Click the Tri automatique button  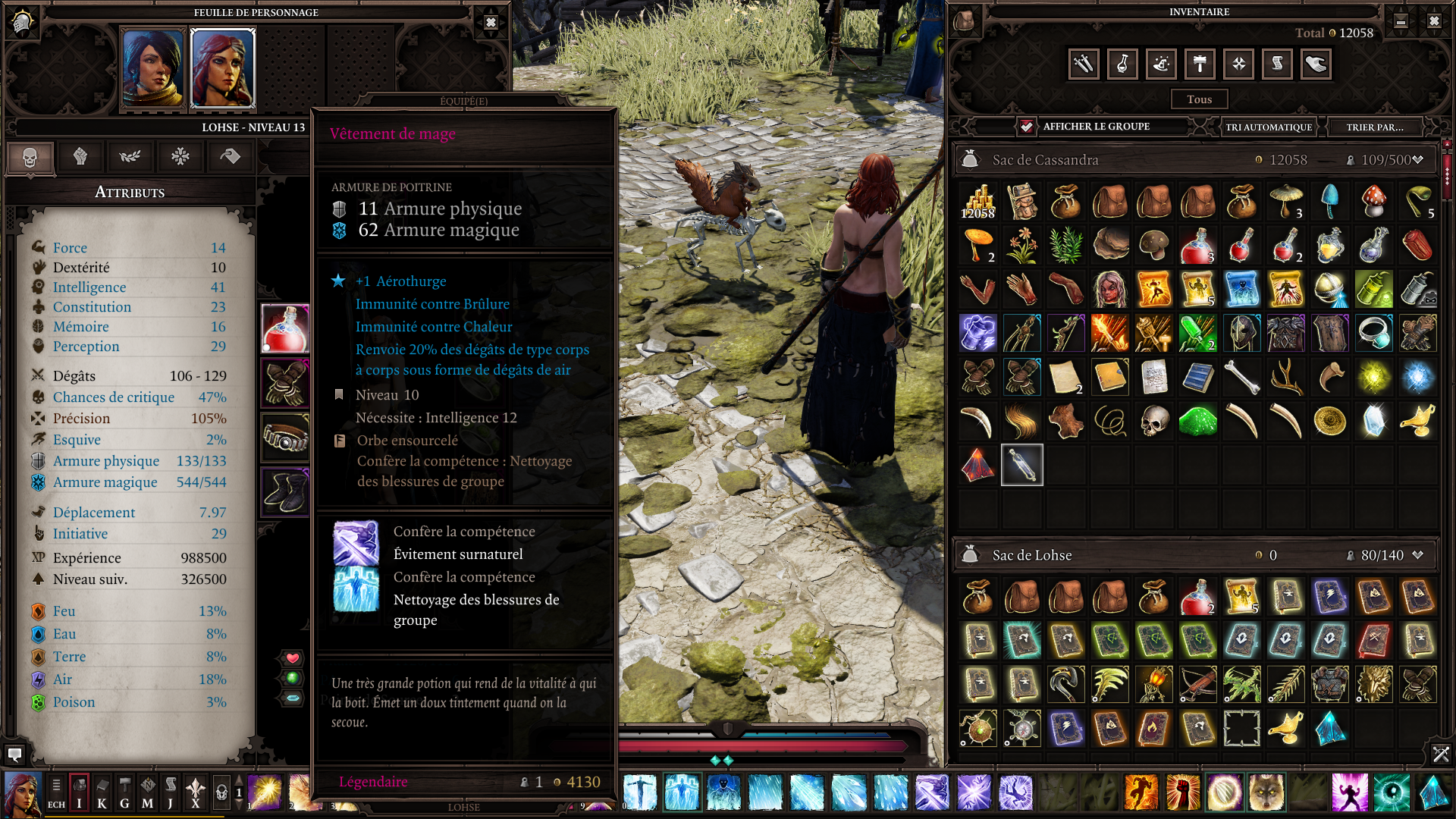1269,127
